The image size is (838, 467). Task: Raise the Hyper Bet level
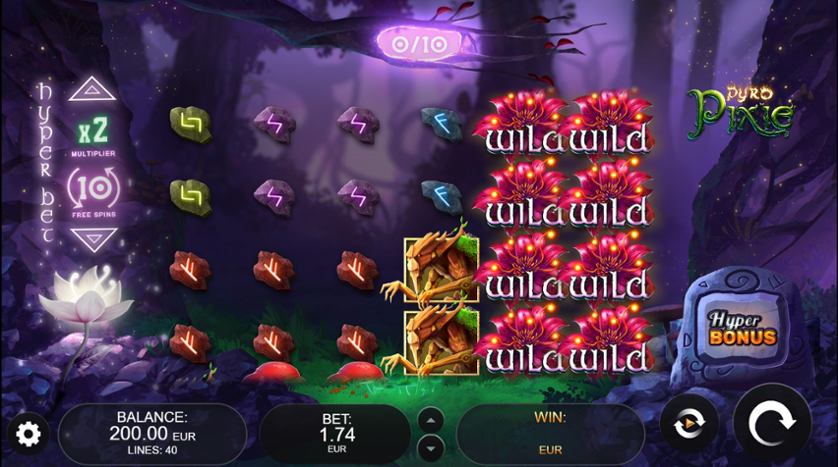[93, 89]
